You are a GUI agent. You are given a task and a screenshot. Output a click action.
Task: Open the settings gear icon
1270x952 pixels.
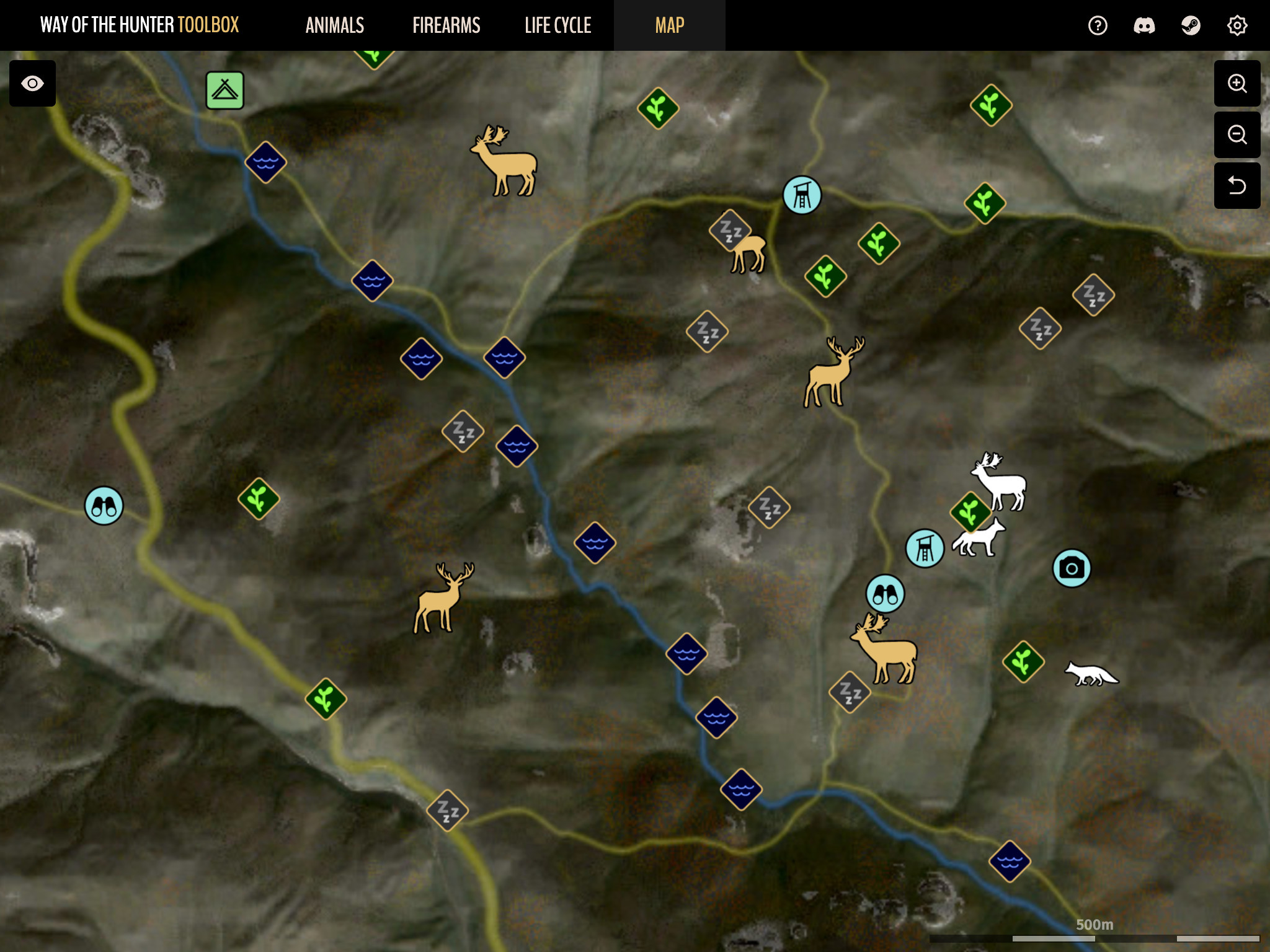(1237, 25)
